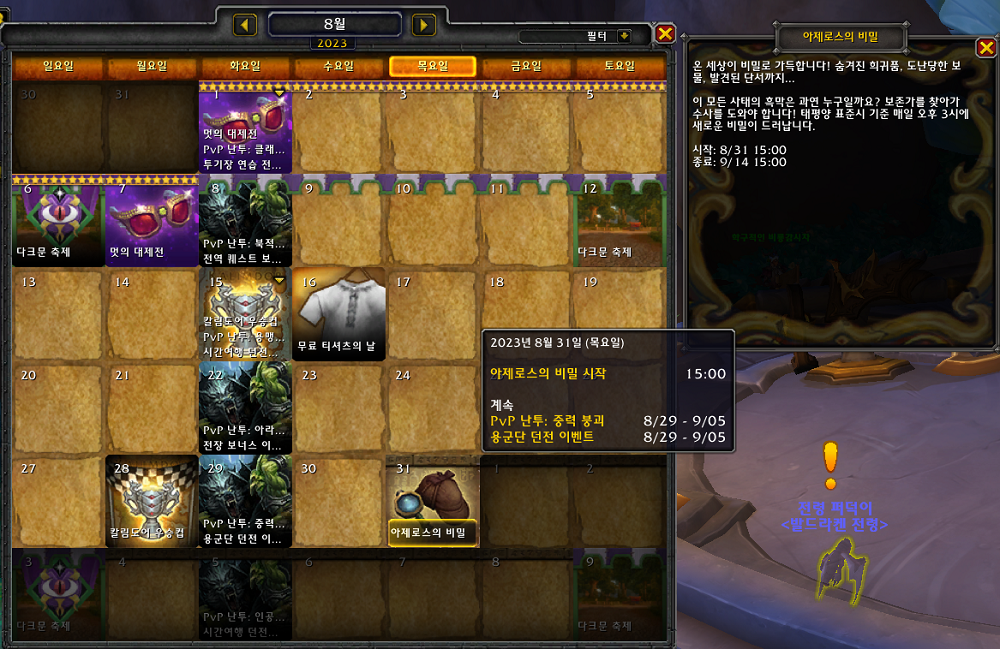Select the empty day 13 calendar cell

[58, 314]
